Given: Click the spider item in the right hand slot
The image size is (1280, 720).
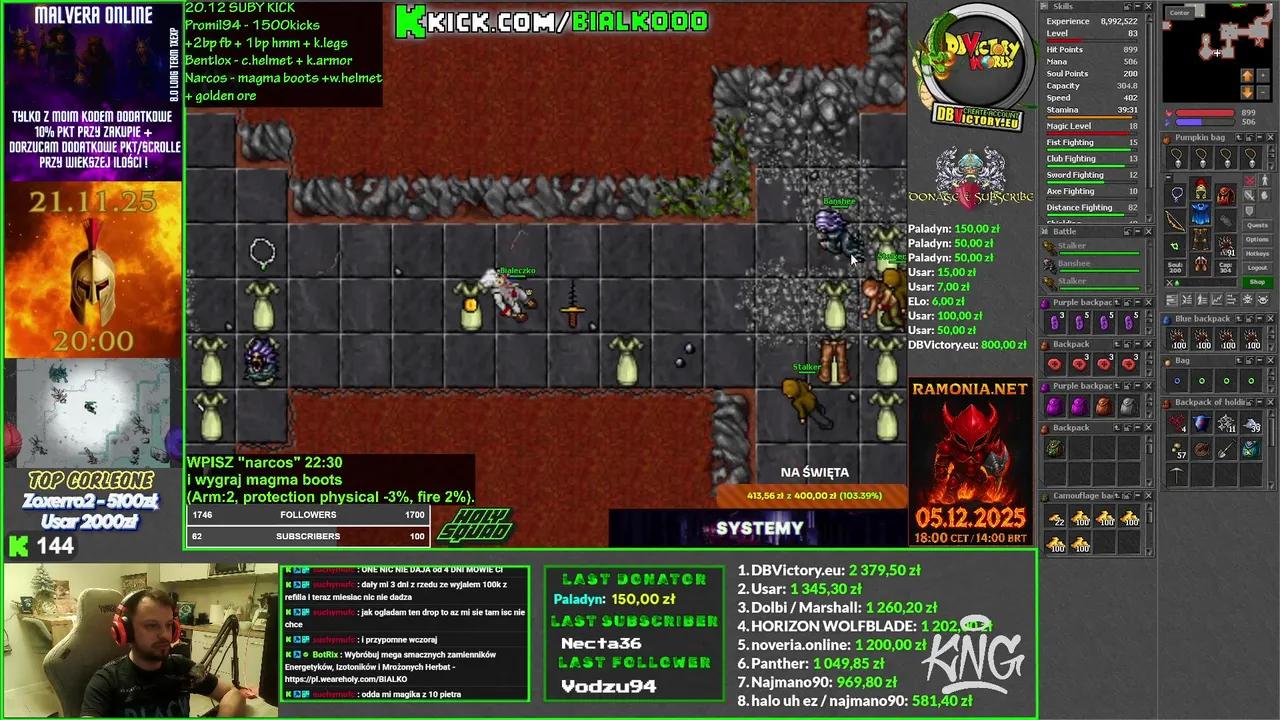Looking at the screenshot, I should click(1225, 244).
